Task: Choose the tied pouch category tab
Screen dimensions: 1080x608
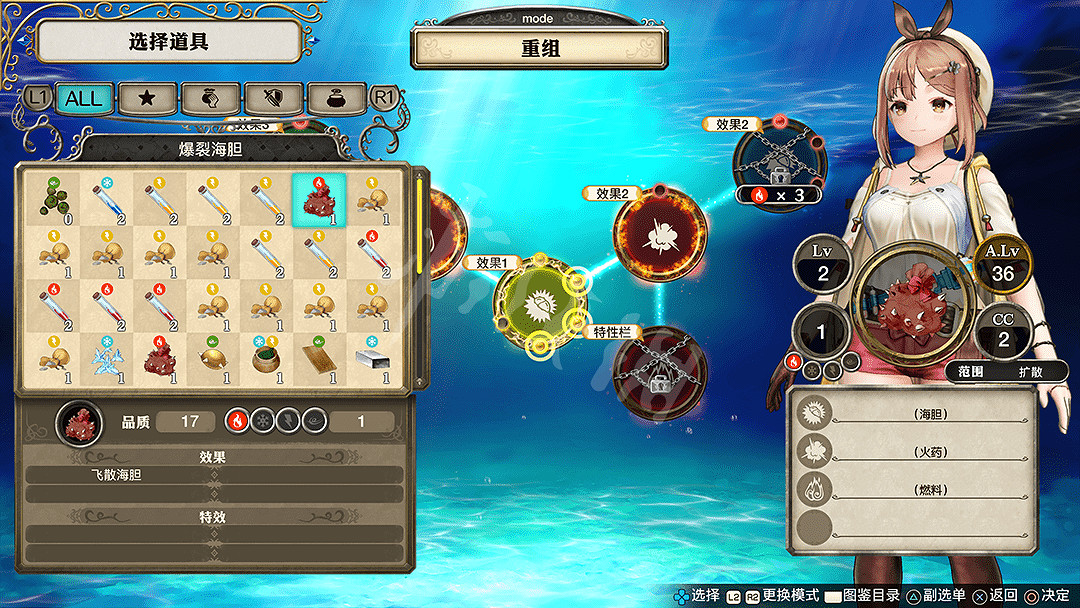Action: point(335,97)
